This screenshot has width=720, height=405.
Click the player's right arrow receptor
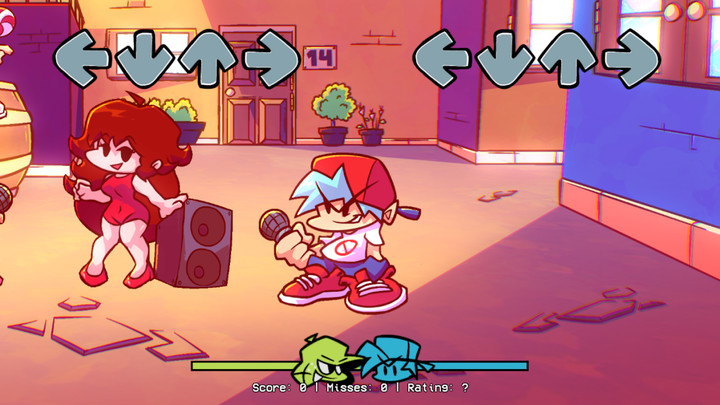click(631, 58)
